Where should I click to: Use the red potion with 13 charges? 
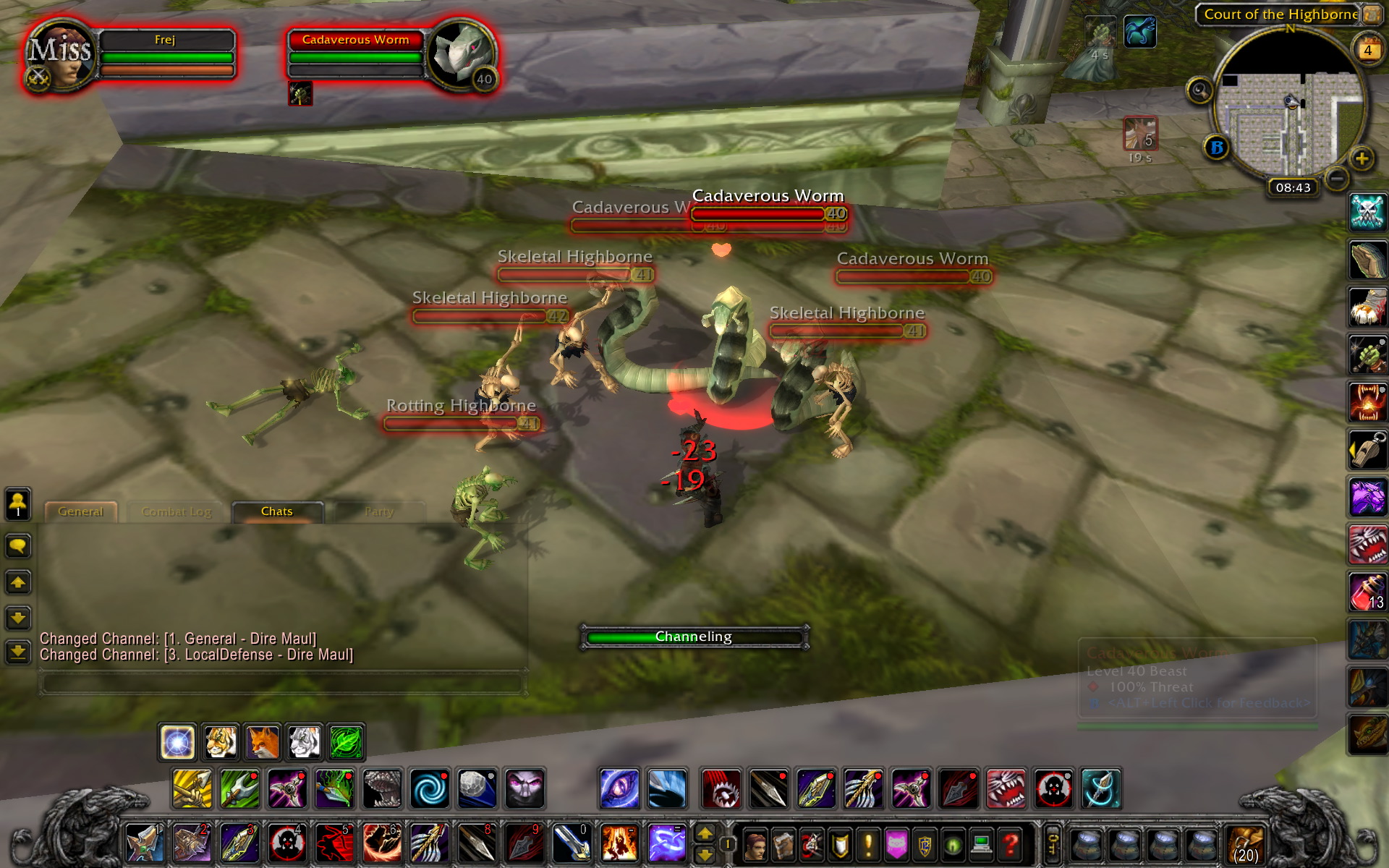pyautogui.click(x=1367, y=592)
